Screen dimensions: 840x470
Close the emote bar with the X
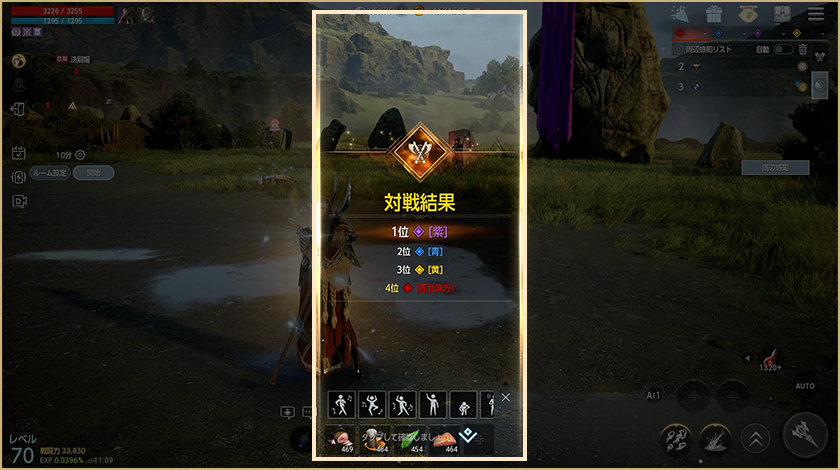tap(505, 398)
